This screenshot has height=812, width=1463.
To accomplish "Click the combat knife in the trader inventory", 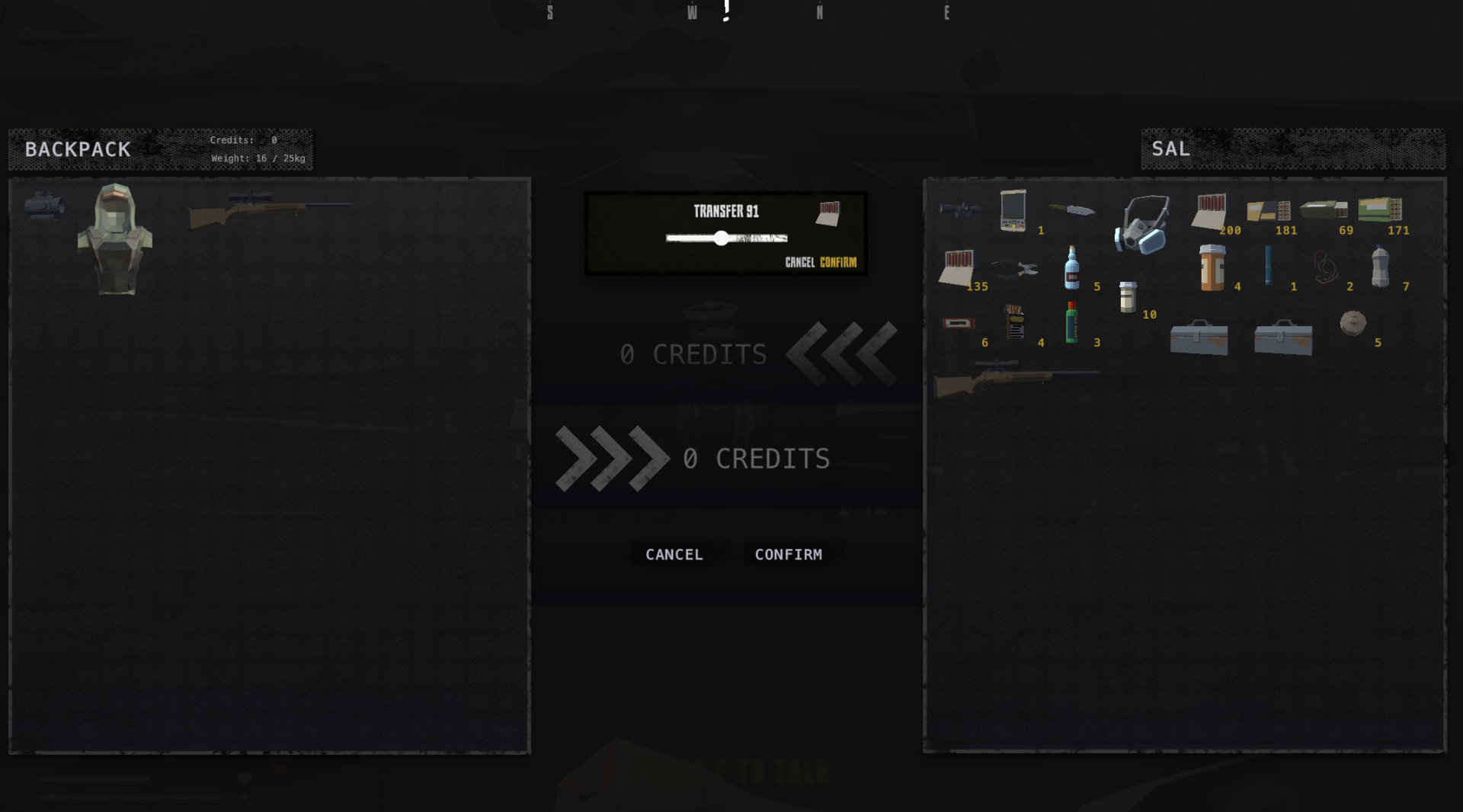I will 1074,211.
